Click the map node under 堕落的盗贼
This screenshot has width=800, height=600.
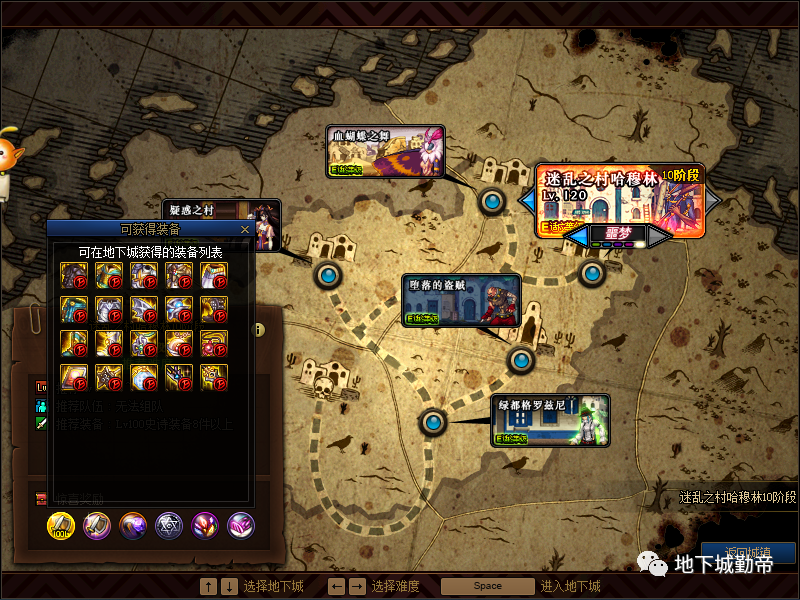click(x=520, y=360)
